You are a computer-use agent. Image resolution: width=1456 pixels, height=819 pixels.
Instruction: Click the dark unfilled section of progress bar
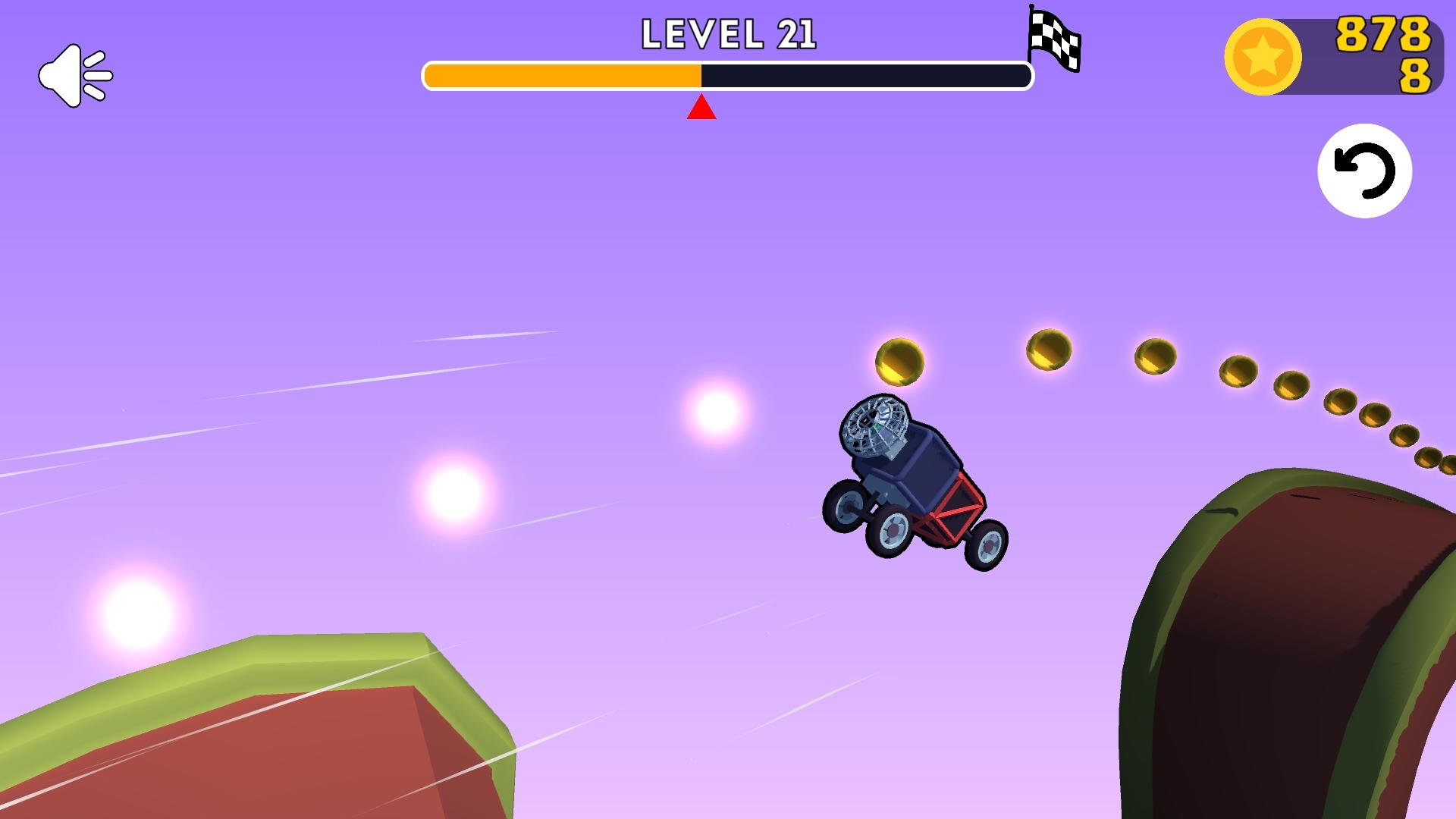(864, 76)
